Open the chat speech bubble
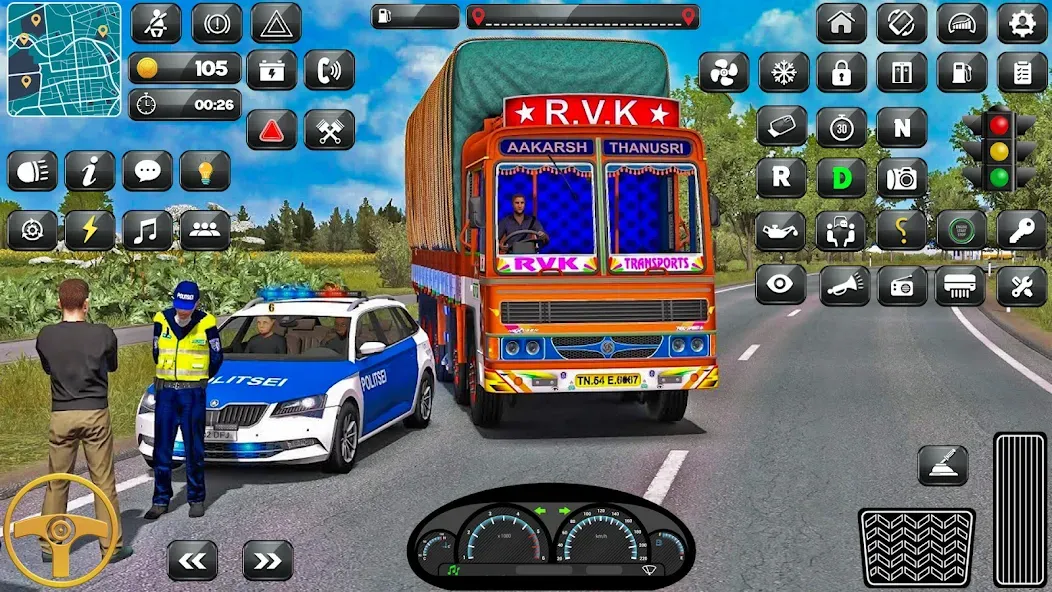Viewport: 1052px width, 592px height. pyautogui.click(x=147, y=171)
